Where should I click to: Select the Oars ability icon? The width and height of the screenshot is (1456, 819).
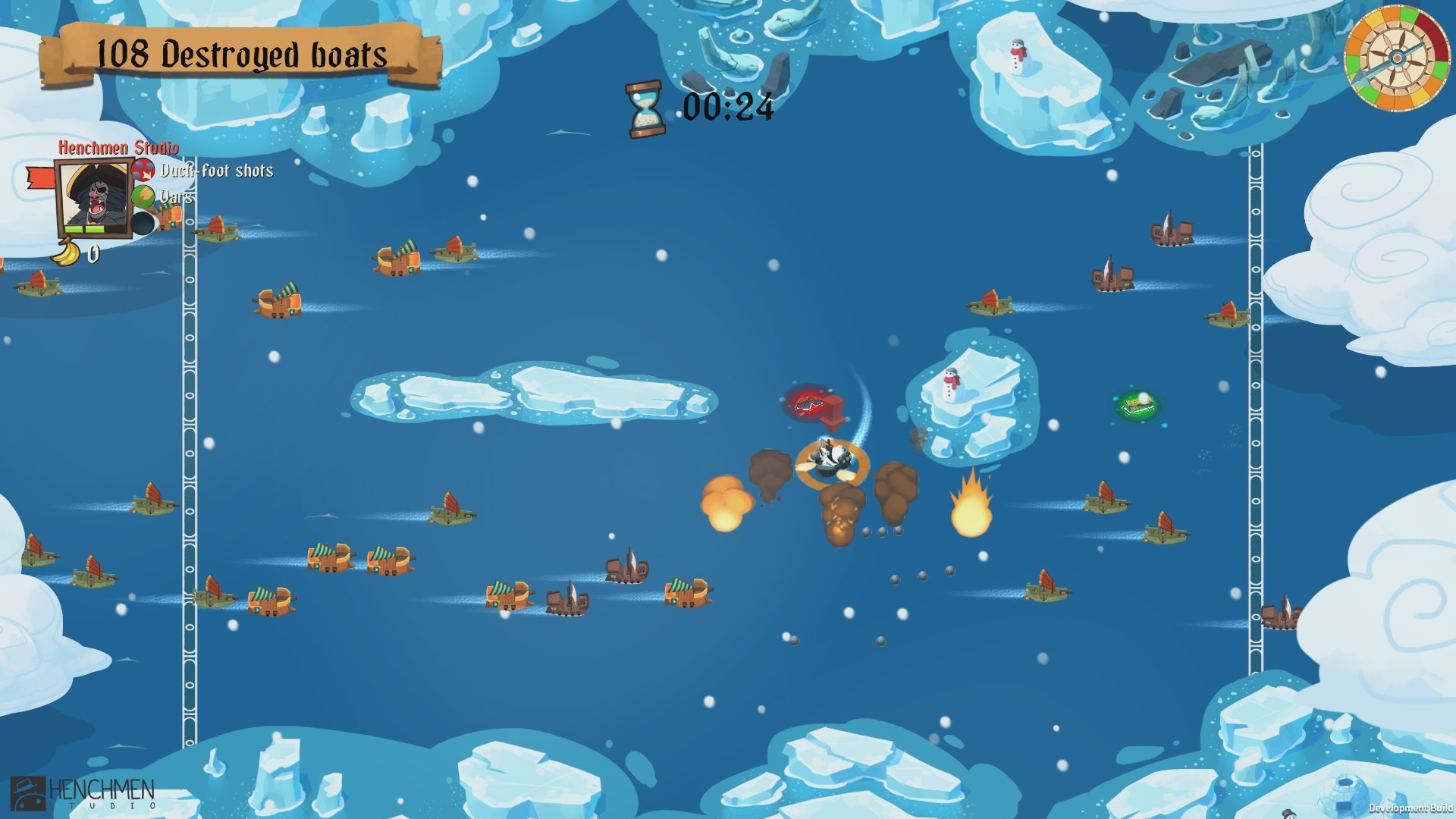point(144,196)
